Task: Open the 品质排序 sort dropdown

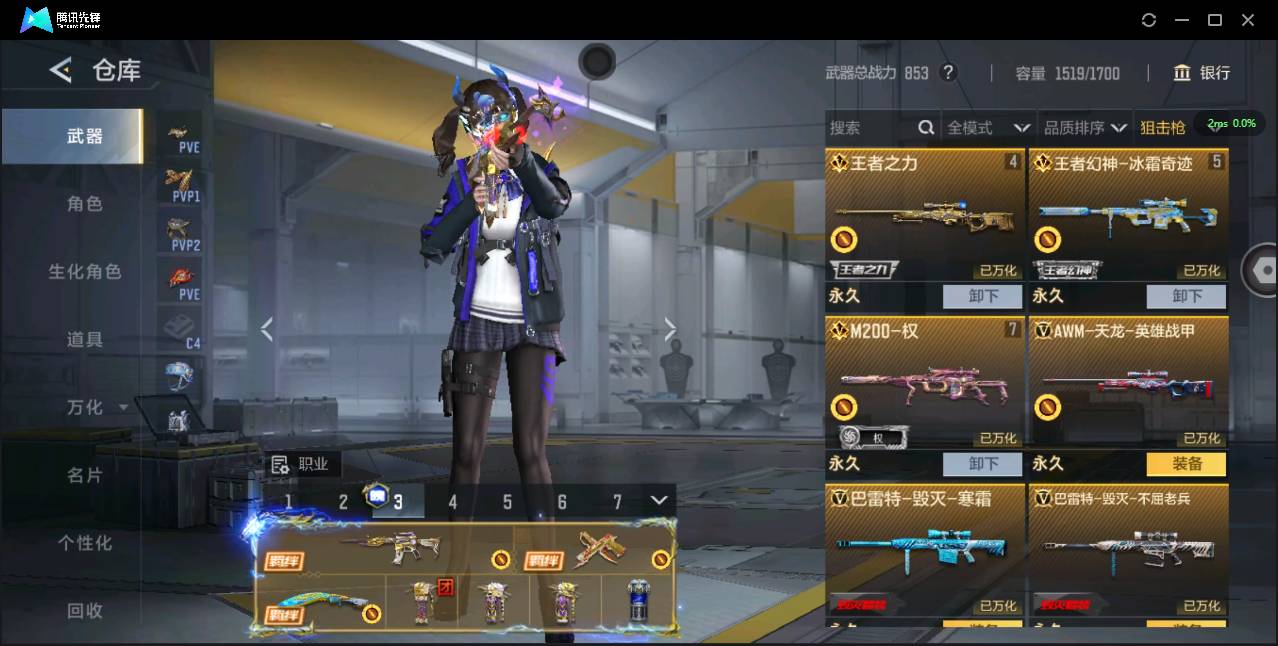Action: tap(1085, 128)
